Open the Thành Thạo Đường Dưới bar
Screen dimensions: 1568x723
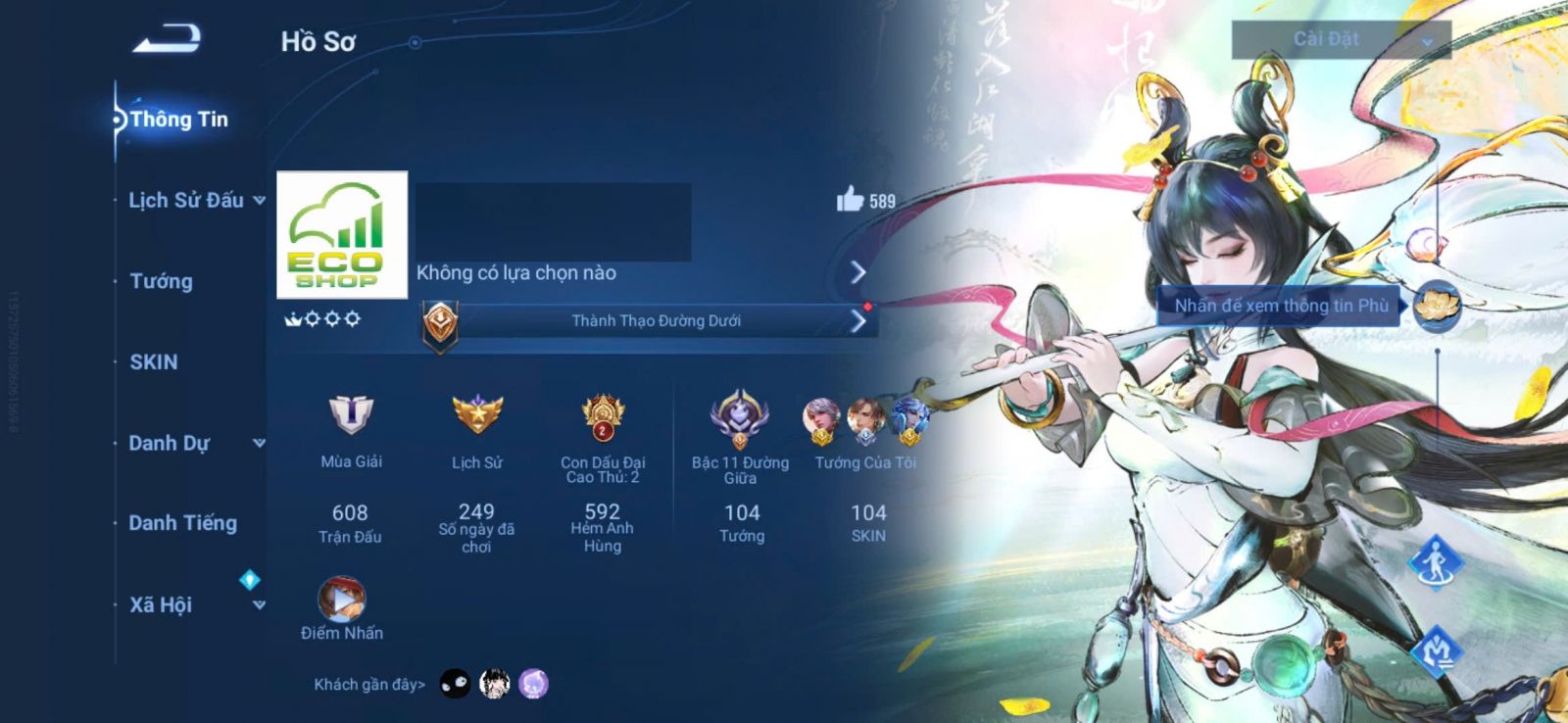(x=655, y=321)
